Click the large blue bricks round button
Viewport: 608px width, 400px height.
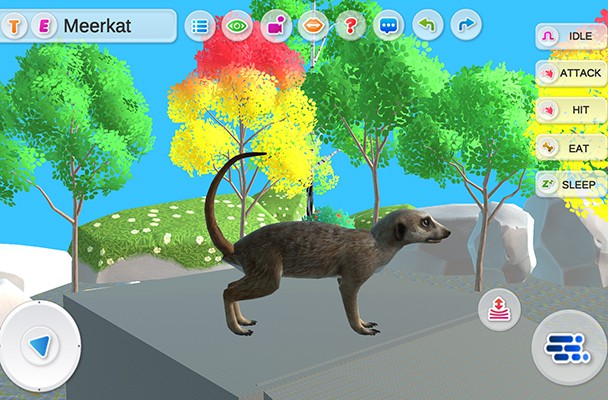coord(568,346)
